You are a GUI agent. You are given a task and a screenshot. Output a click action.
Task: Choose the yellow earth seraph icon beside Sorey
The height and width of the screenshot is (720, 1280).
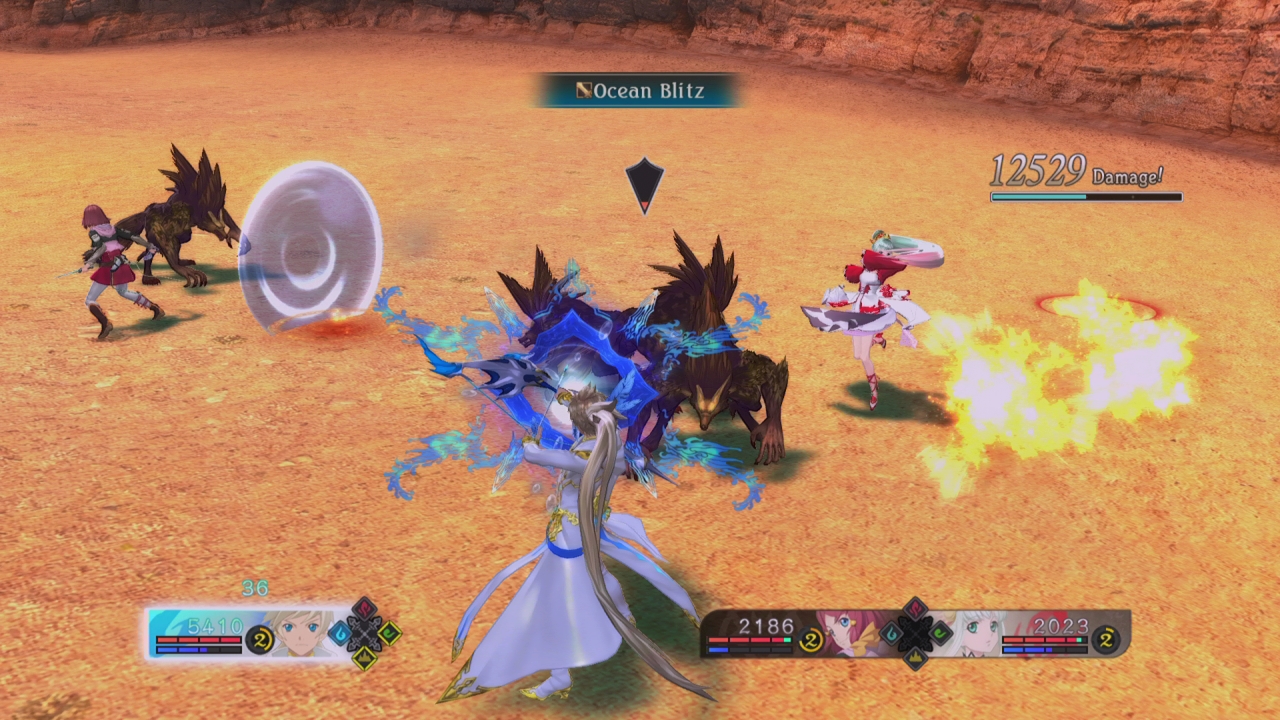pyautogui.click(x=364, y=657)
